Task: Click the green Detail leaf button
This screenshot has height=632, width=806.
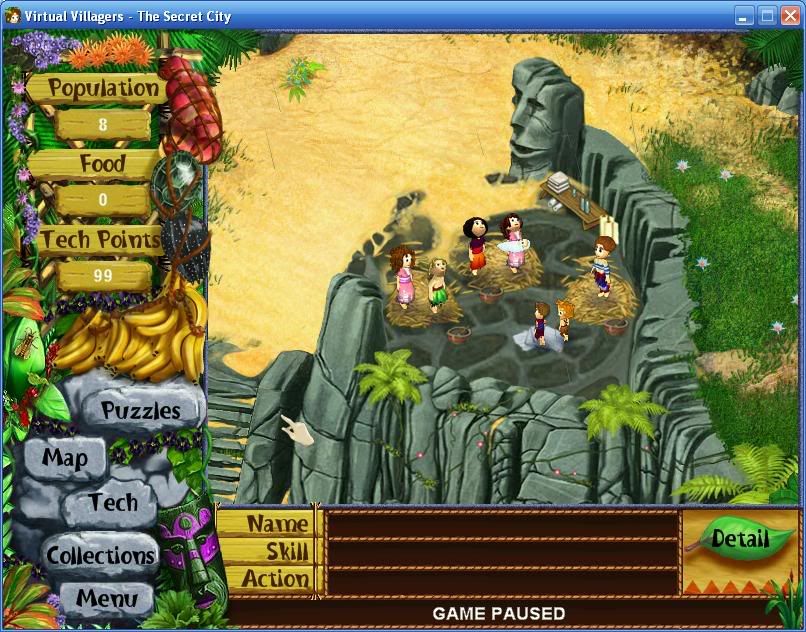Action: [740, 539]
